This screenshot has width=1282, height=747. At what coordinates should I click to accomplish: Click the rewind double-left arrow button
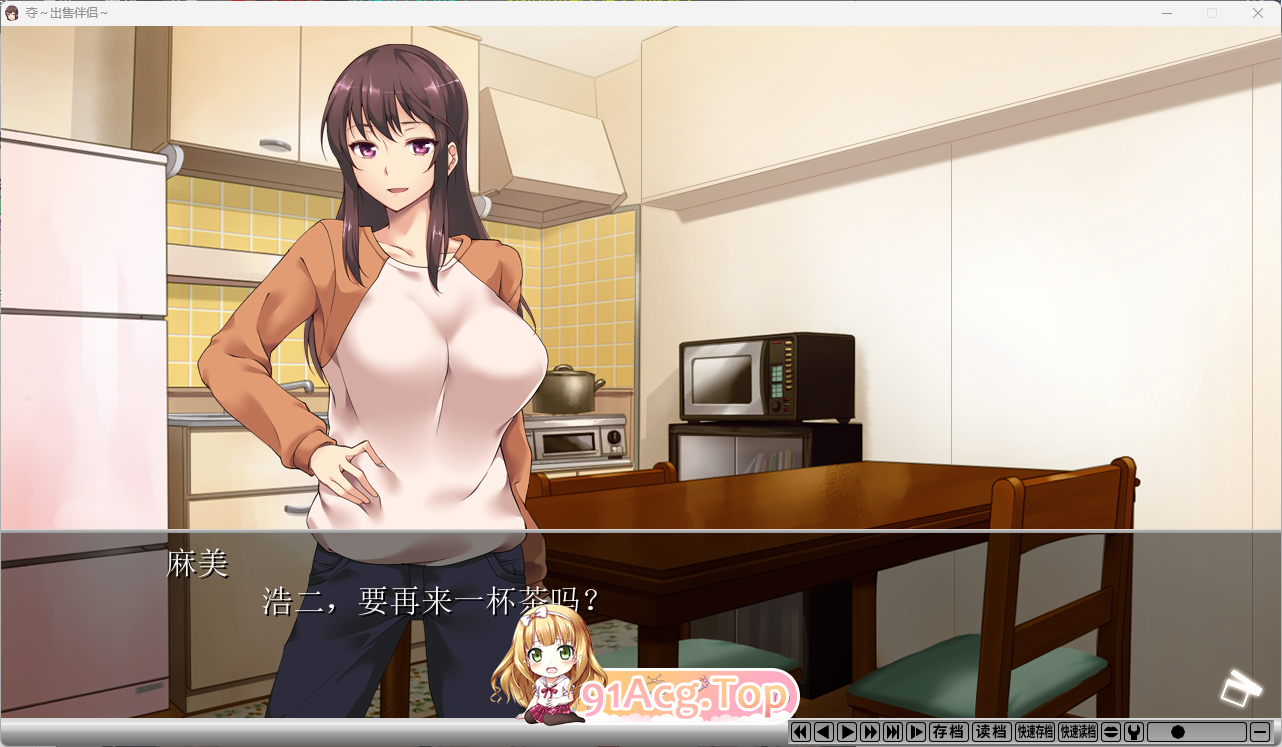point(800,732)
